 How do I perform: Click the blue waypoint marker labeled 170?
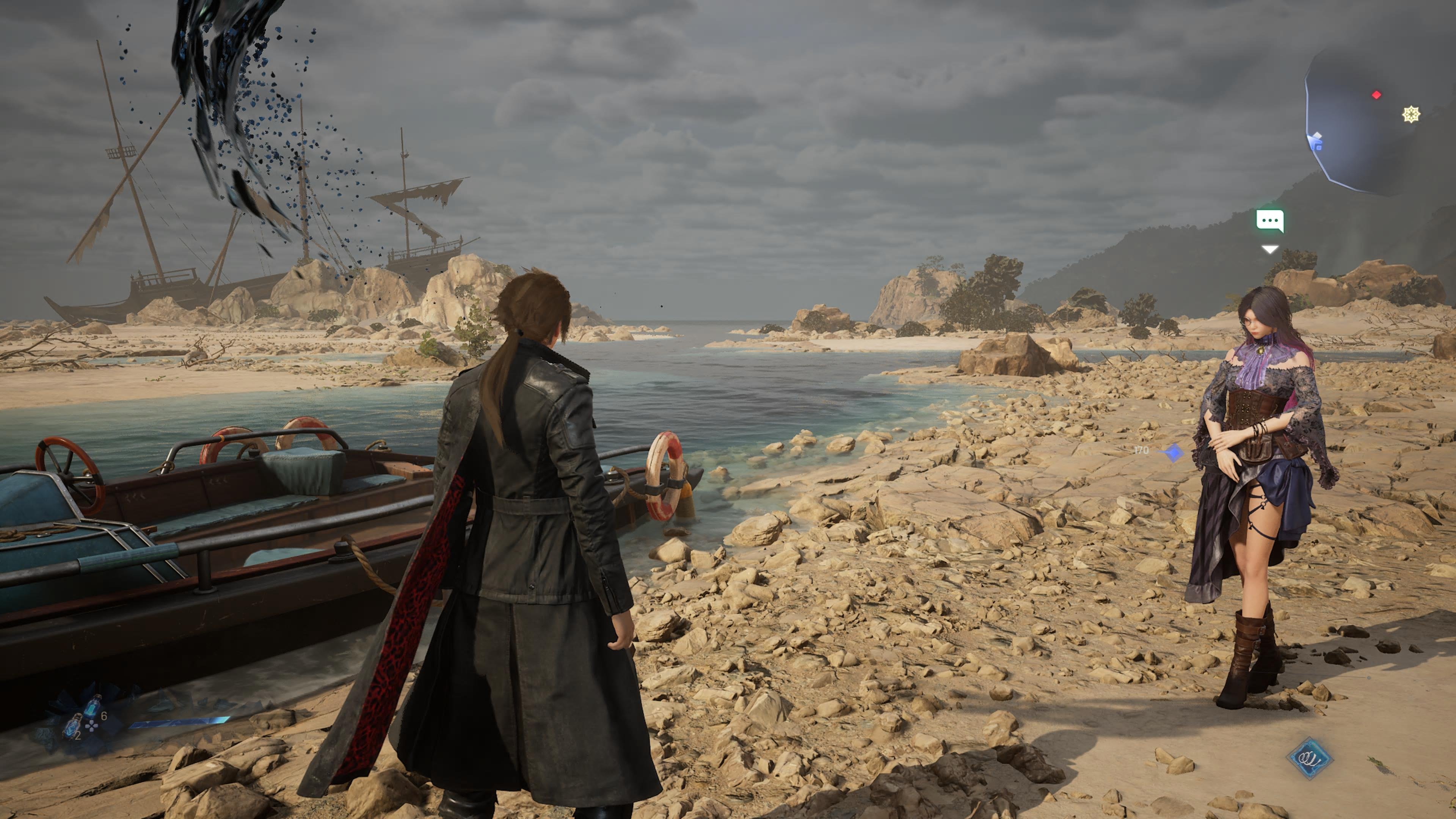tap(1173, 452)
